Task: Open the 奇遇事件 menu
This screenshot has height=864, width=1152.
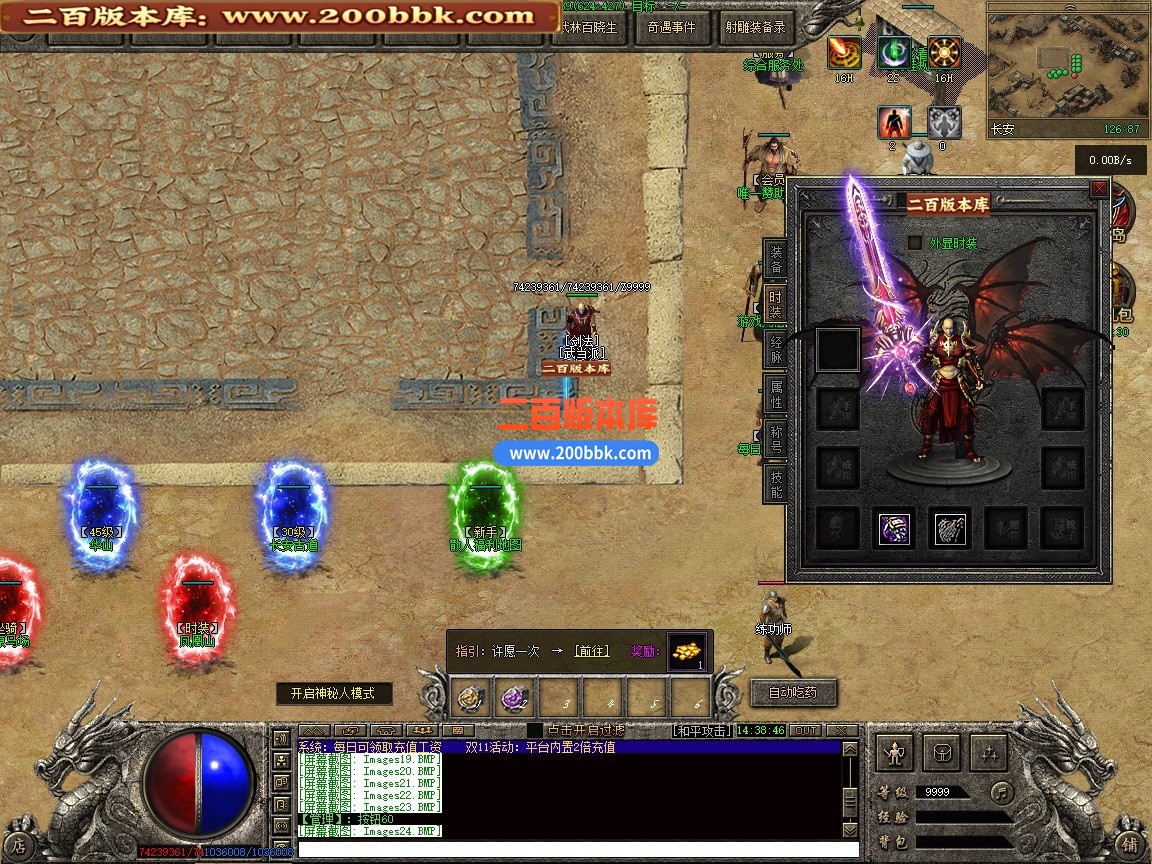Action: (670, 28)
